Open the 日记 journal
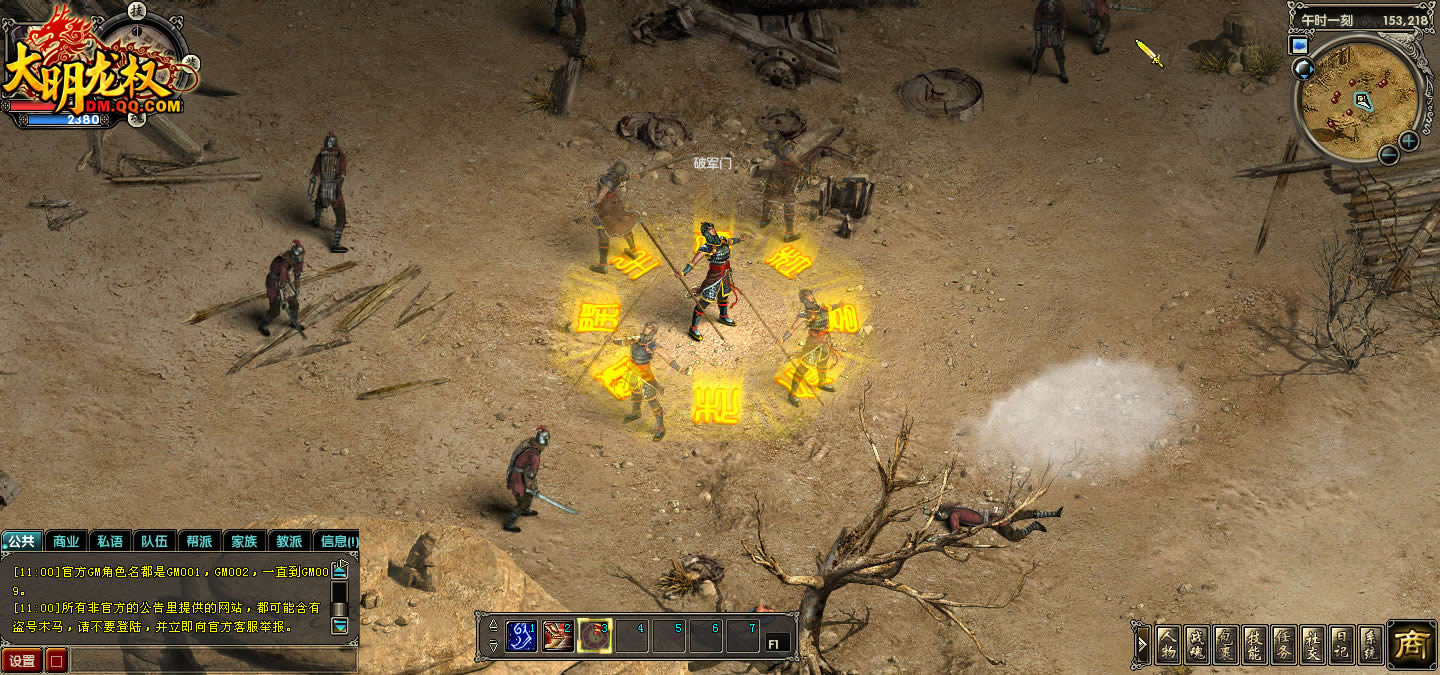Image resolution: width=1440 pixels, height=675 pixels. pyautogui.click(x=1343, y=644)
